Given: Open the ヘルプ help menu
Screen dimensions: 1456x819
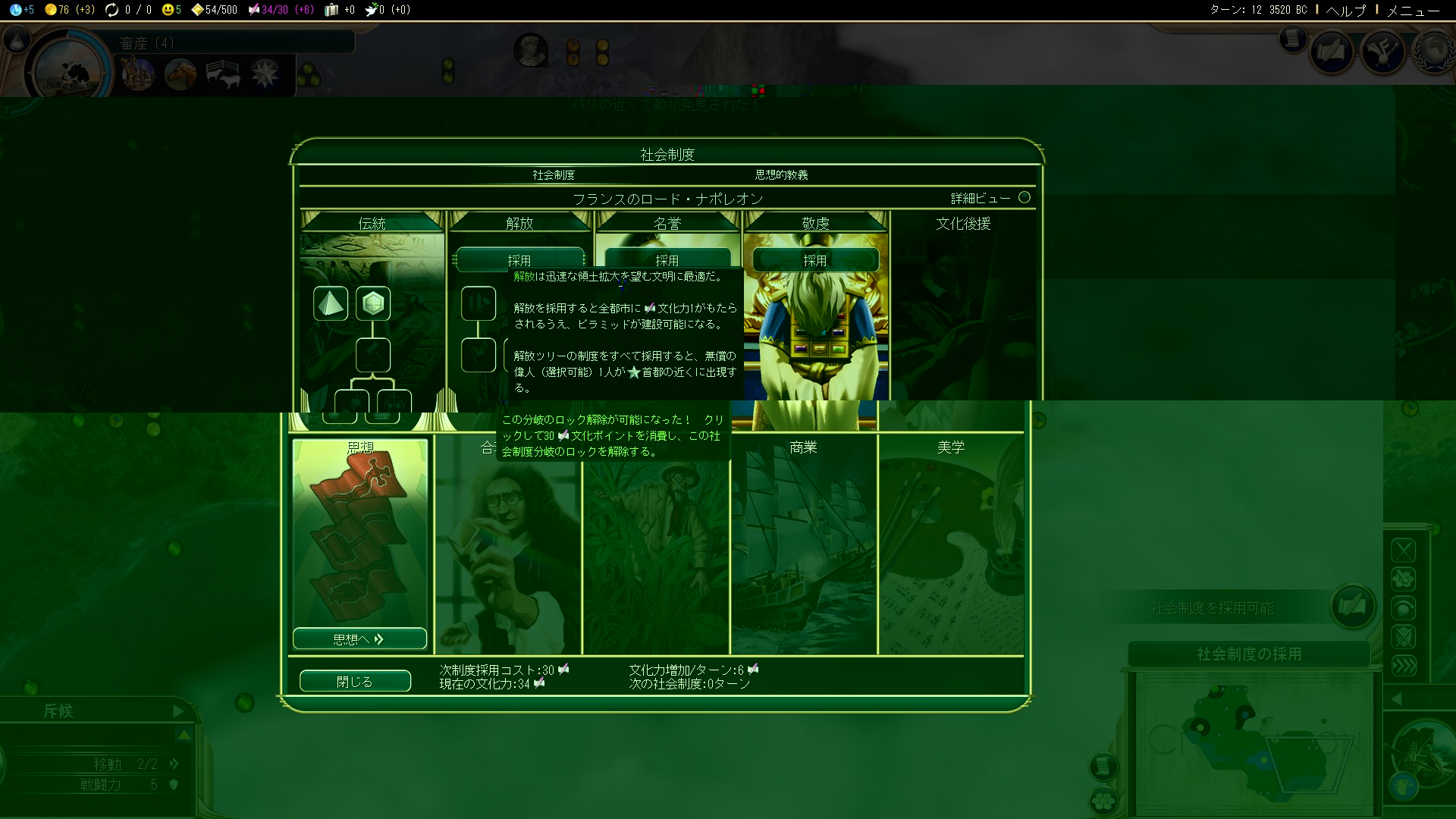Looking at the screenshot, I should 1346,10.
